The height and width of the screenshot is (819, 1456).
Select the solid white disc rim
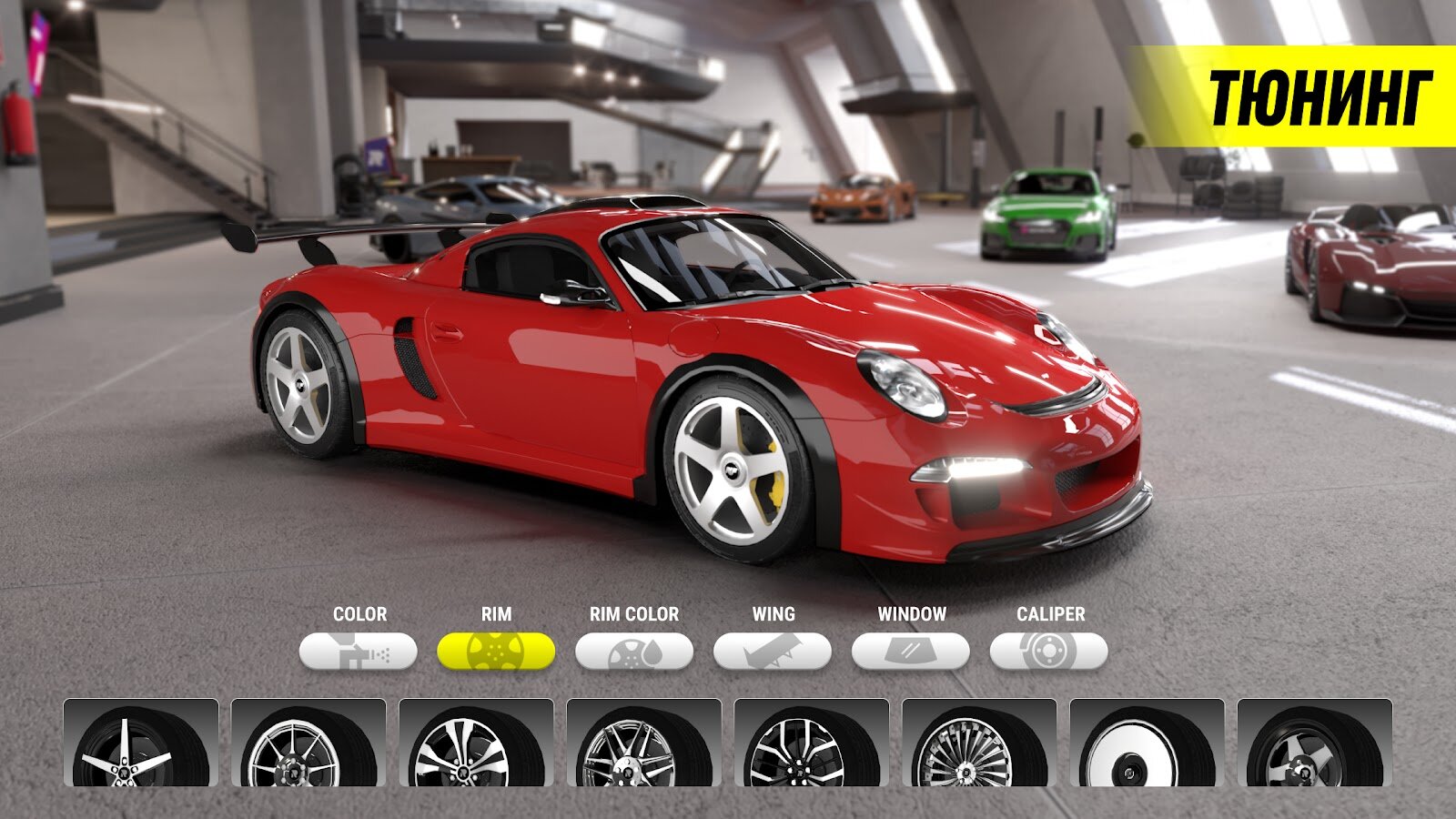tap(1147, 743)
